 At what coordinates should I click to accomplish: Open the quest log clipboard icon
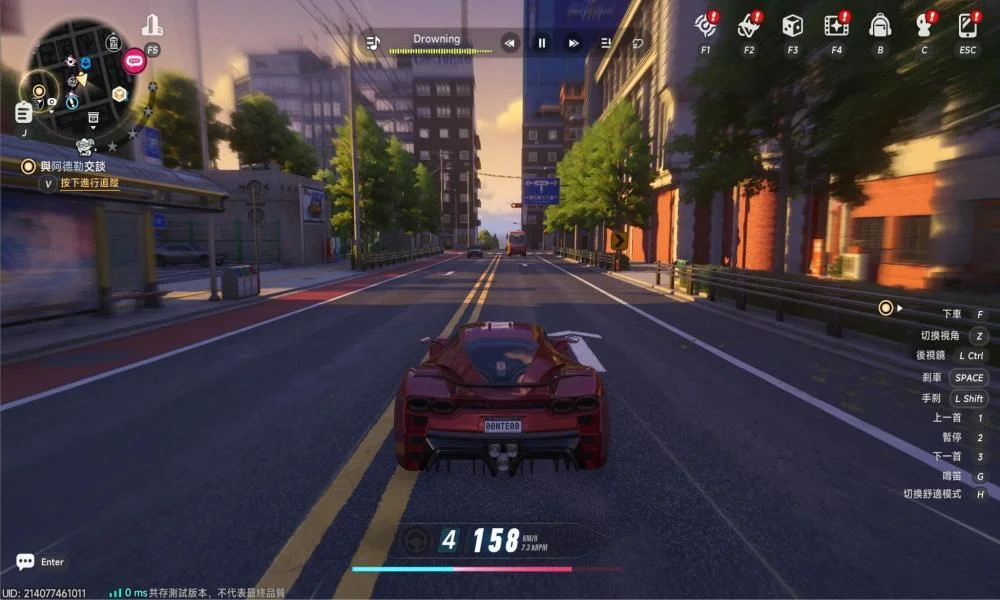click(x=23, y=112)
